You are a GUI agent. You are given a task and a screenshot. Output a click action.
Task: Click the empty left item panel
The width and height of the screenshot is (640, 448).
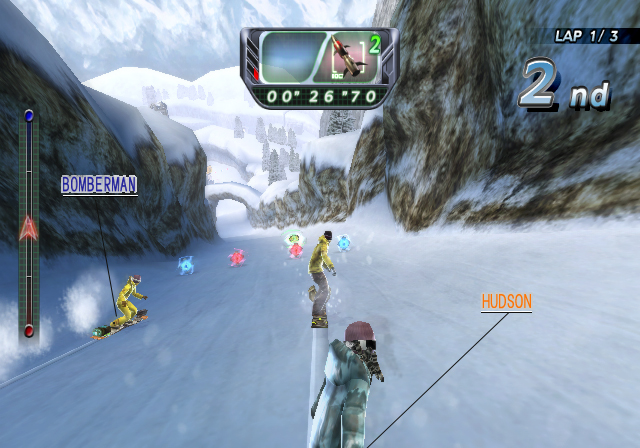click(290, 58)
